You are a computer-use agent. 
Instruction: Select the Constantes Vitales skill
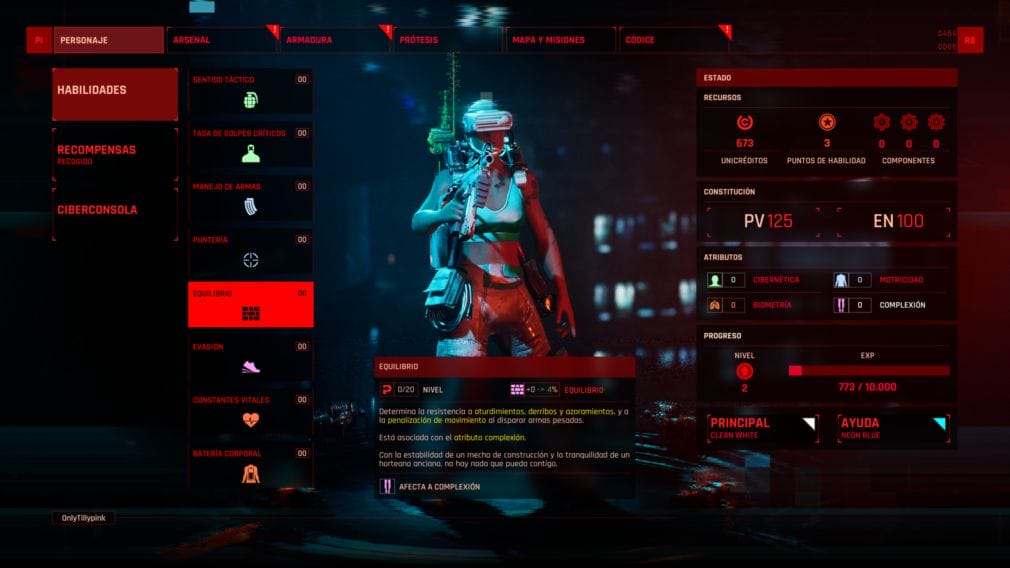pyautogui.click(x=250, y=411)
